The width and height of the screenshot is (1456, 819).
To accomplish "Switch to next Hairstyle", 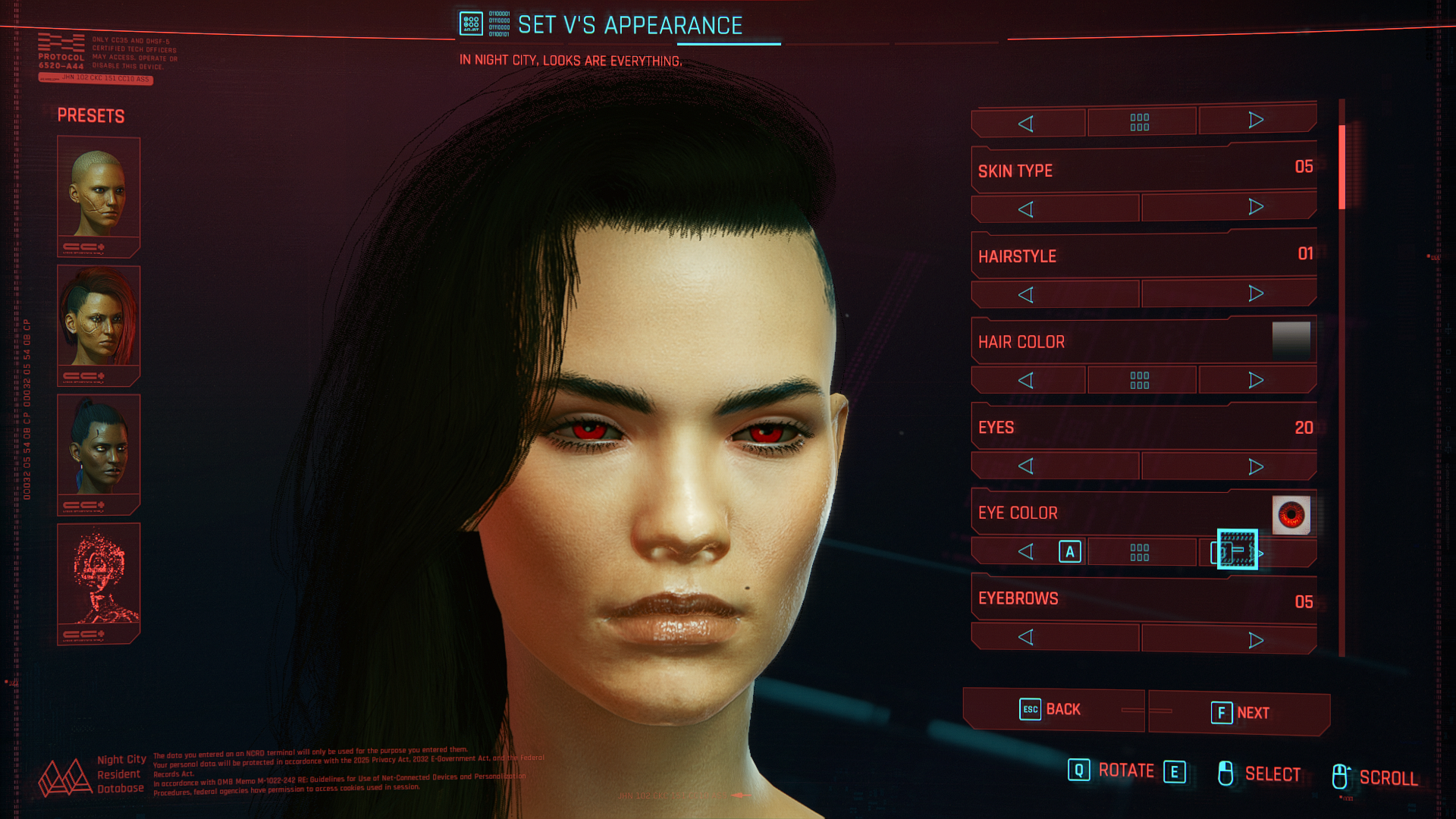I will tap(1256, 293).
